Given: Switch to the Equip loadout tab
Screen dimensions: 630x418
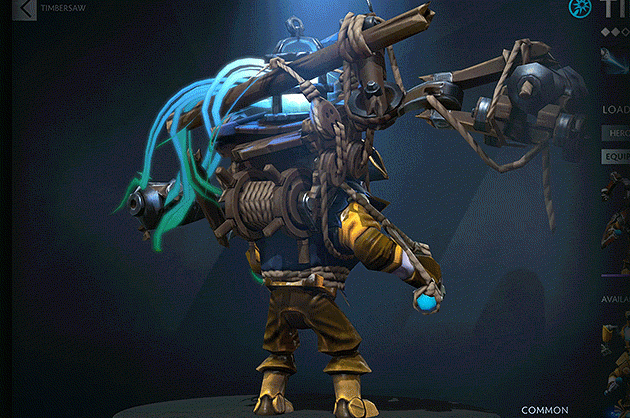Looking at the screenshot, I should (x=615, y=156).
